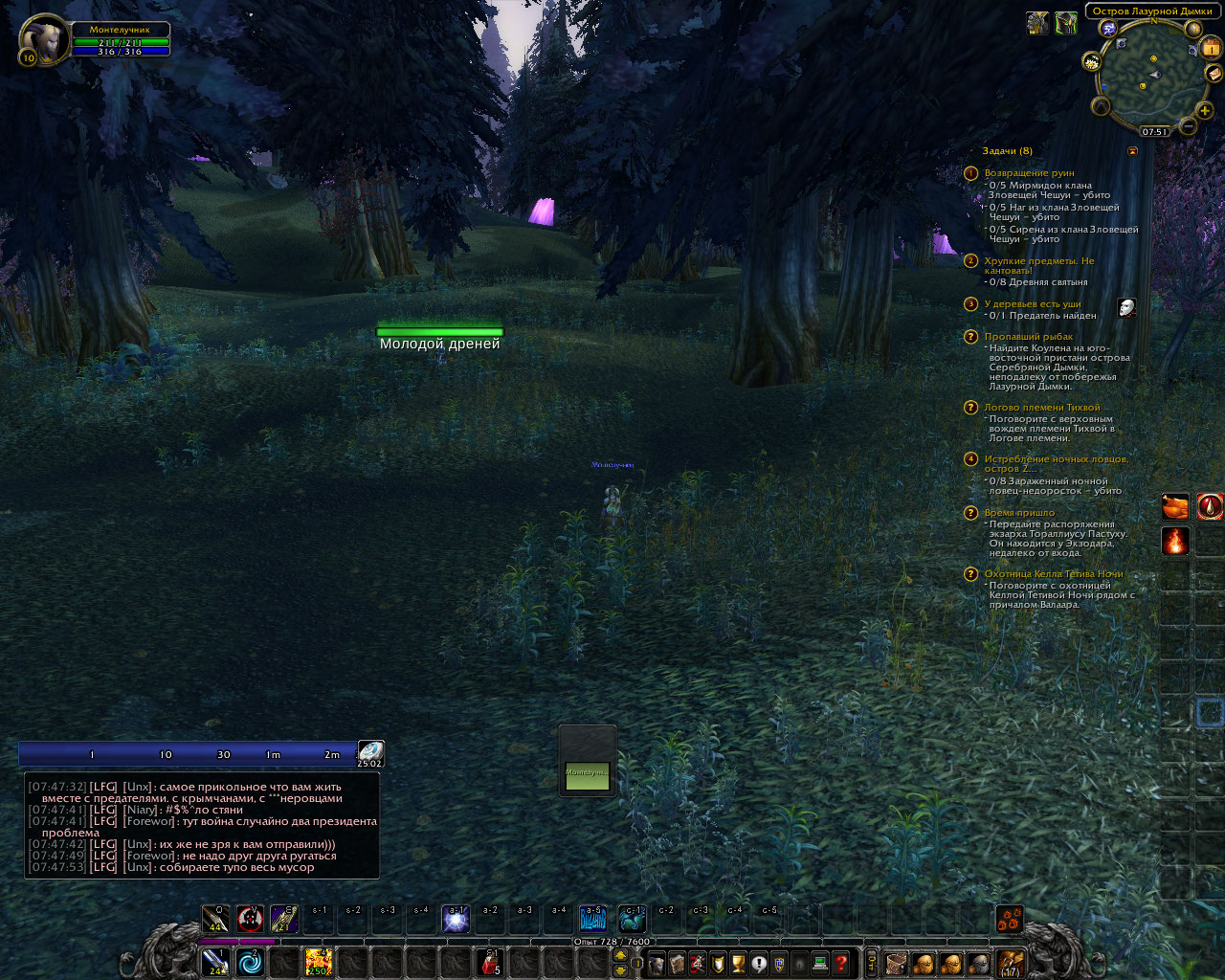Open achievements with the golden trophy icon

(x=737, y=964)
